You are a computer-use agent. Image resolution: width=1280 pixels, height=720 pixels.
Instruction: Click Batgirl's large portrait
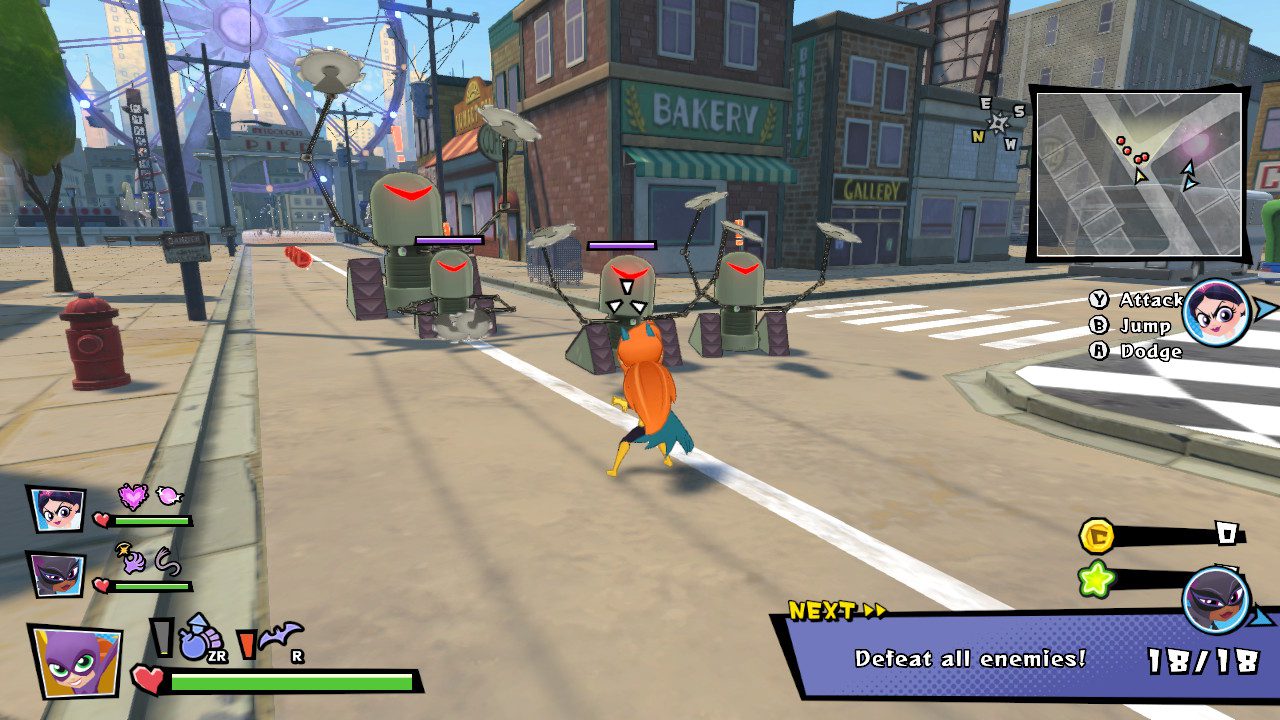[x=75, y=660]
